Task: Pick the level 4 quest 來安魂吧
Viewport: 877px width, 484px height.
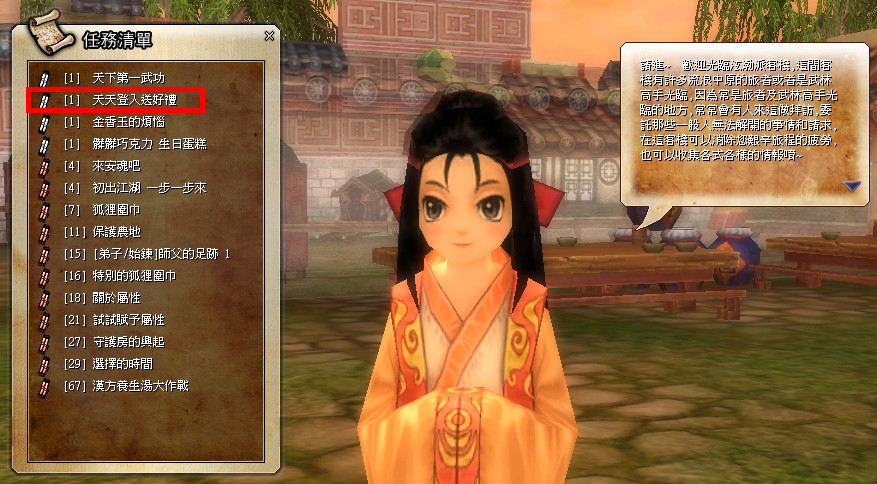Action: coord(114,165)
